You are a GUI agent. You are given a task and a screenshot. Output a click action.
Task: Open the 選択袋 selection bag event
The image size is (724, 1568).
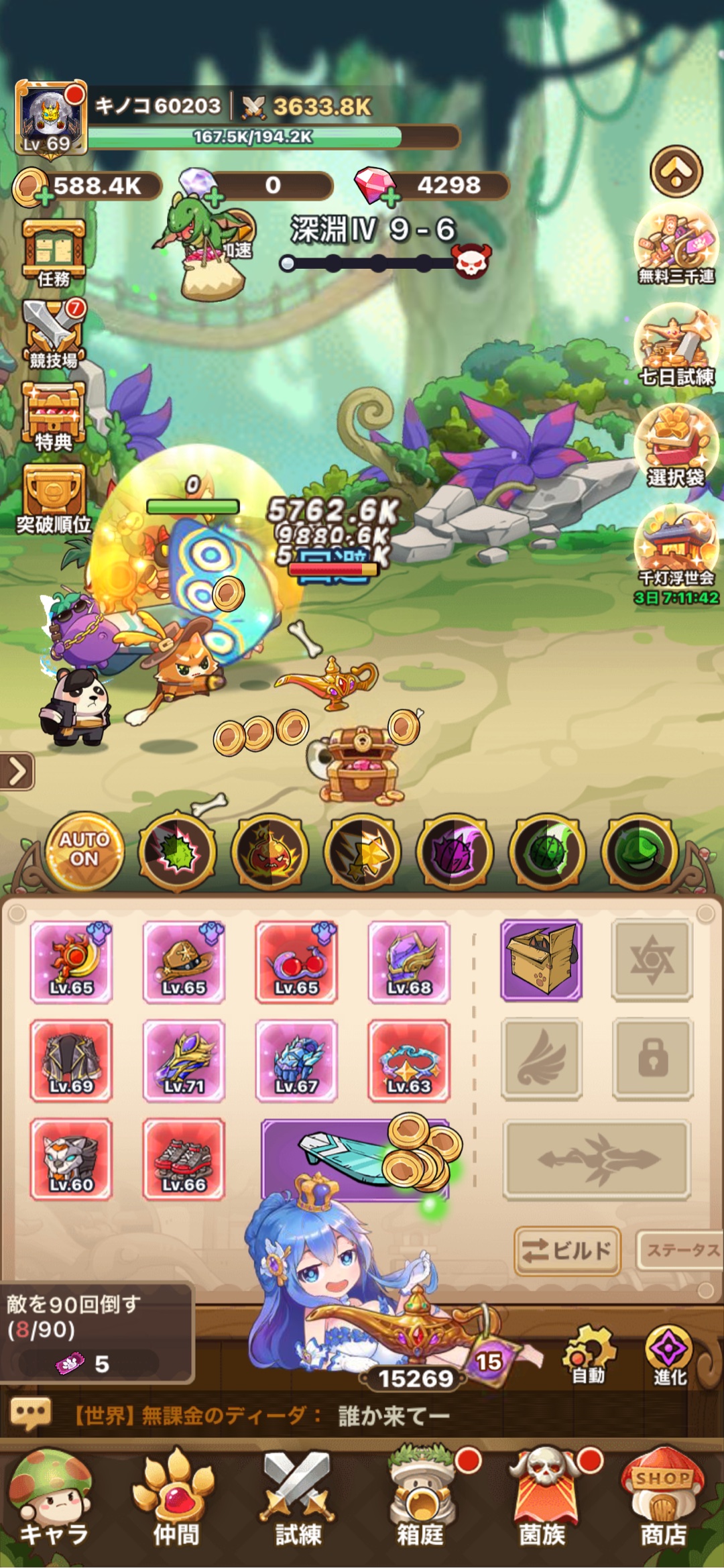point(676,447)
